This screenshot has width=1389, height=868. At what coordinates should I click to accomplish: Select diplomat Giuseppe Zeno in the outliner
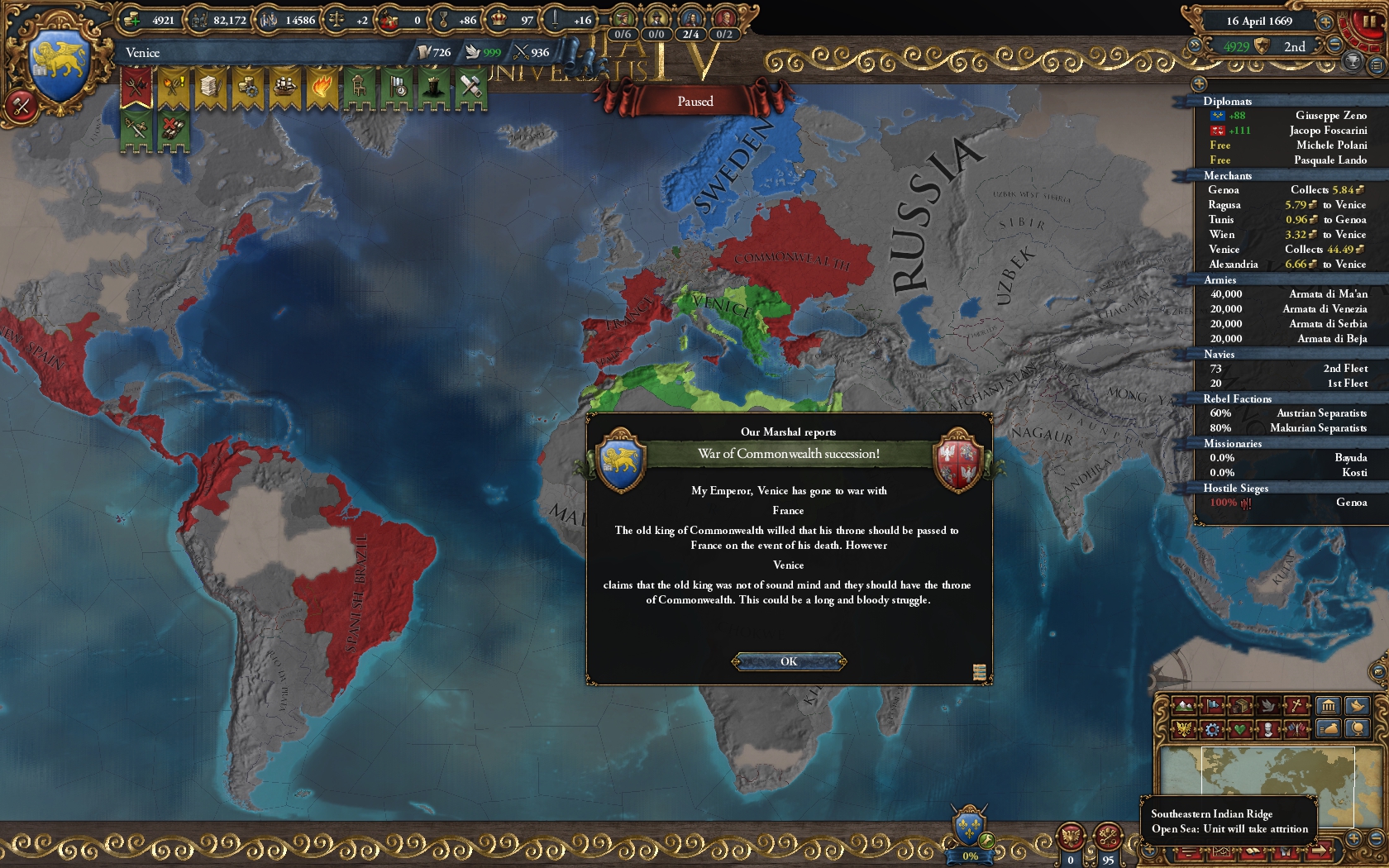pyautogui.click(x=1288, y=116)
